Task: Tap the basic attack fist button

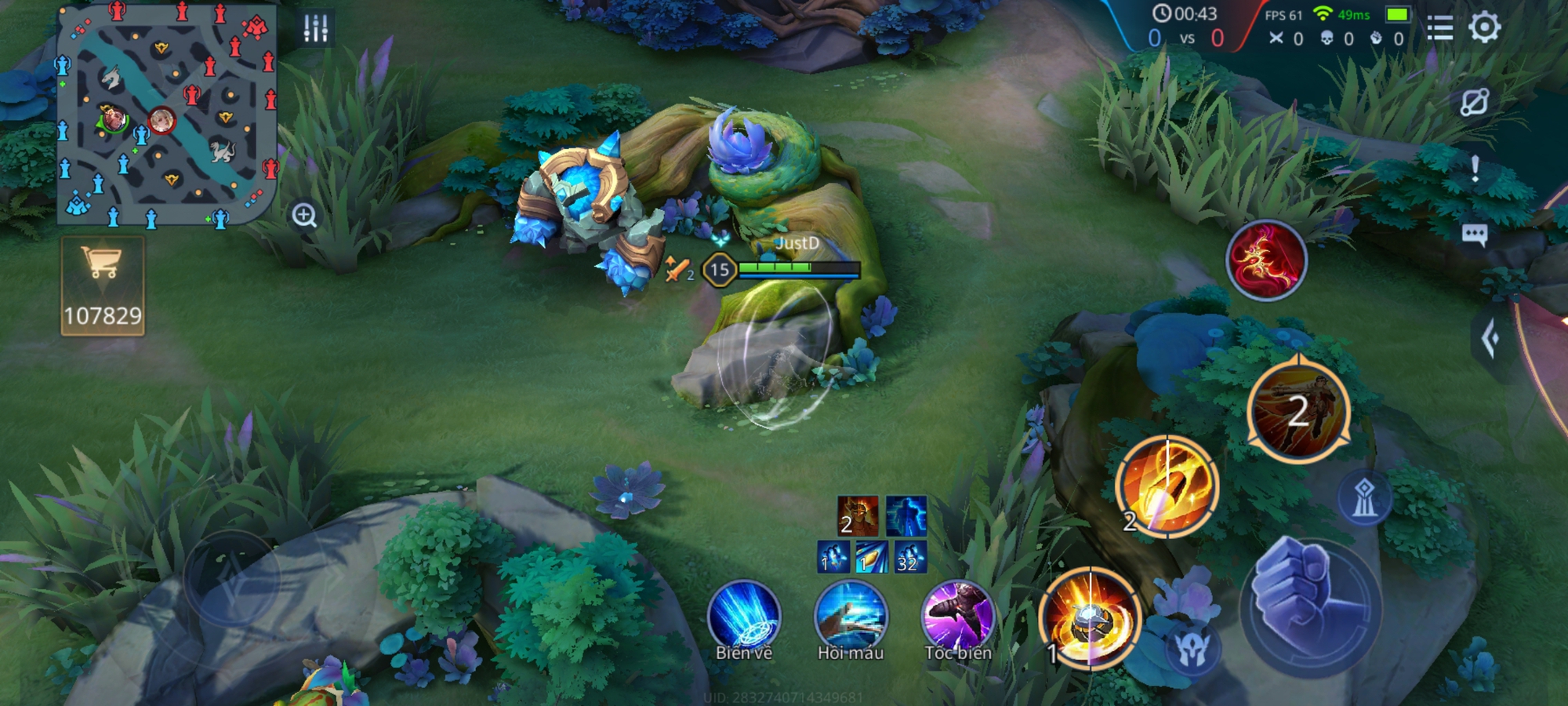Action: 1309,606
